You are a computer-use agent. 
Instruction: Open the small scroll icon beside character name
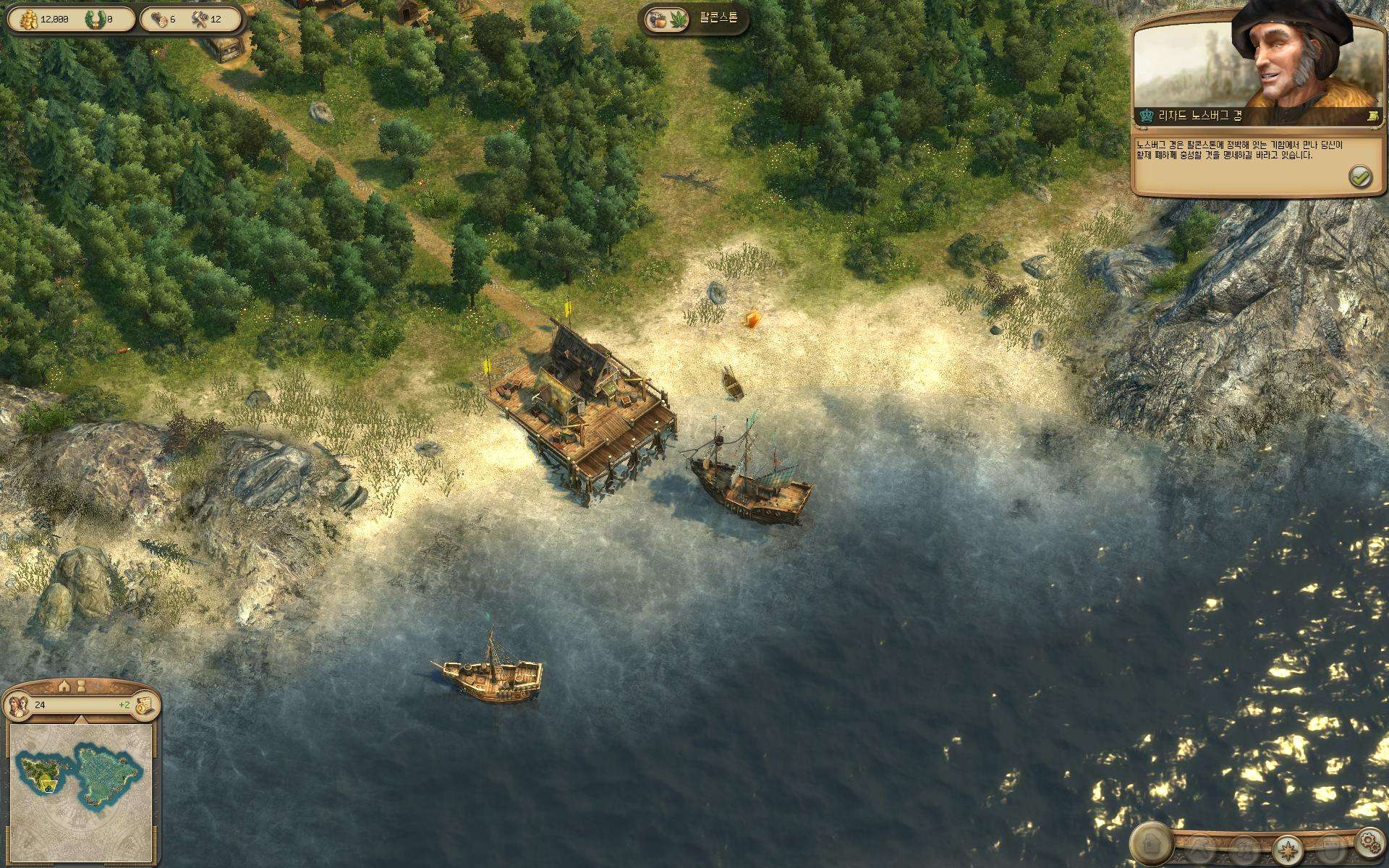pyautogui.click(x=1372, y=115)
